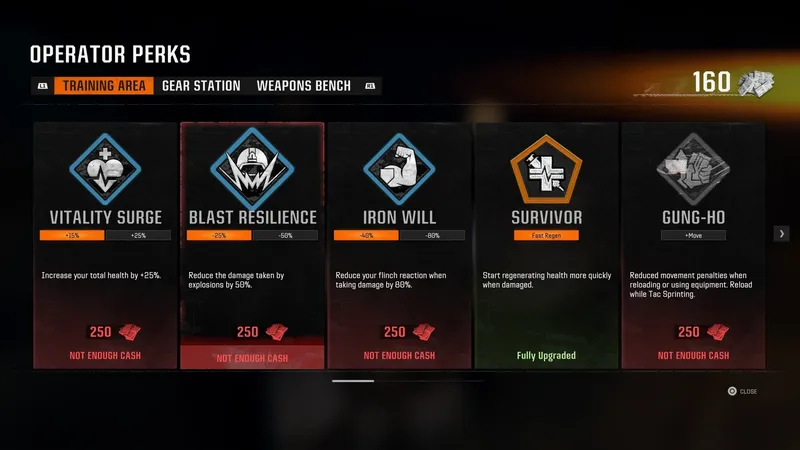The height and width of the screenshot is (450, 800).
Task: Open the Gear Station tab
Action: click(201, 86)
